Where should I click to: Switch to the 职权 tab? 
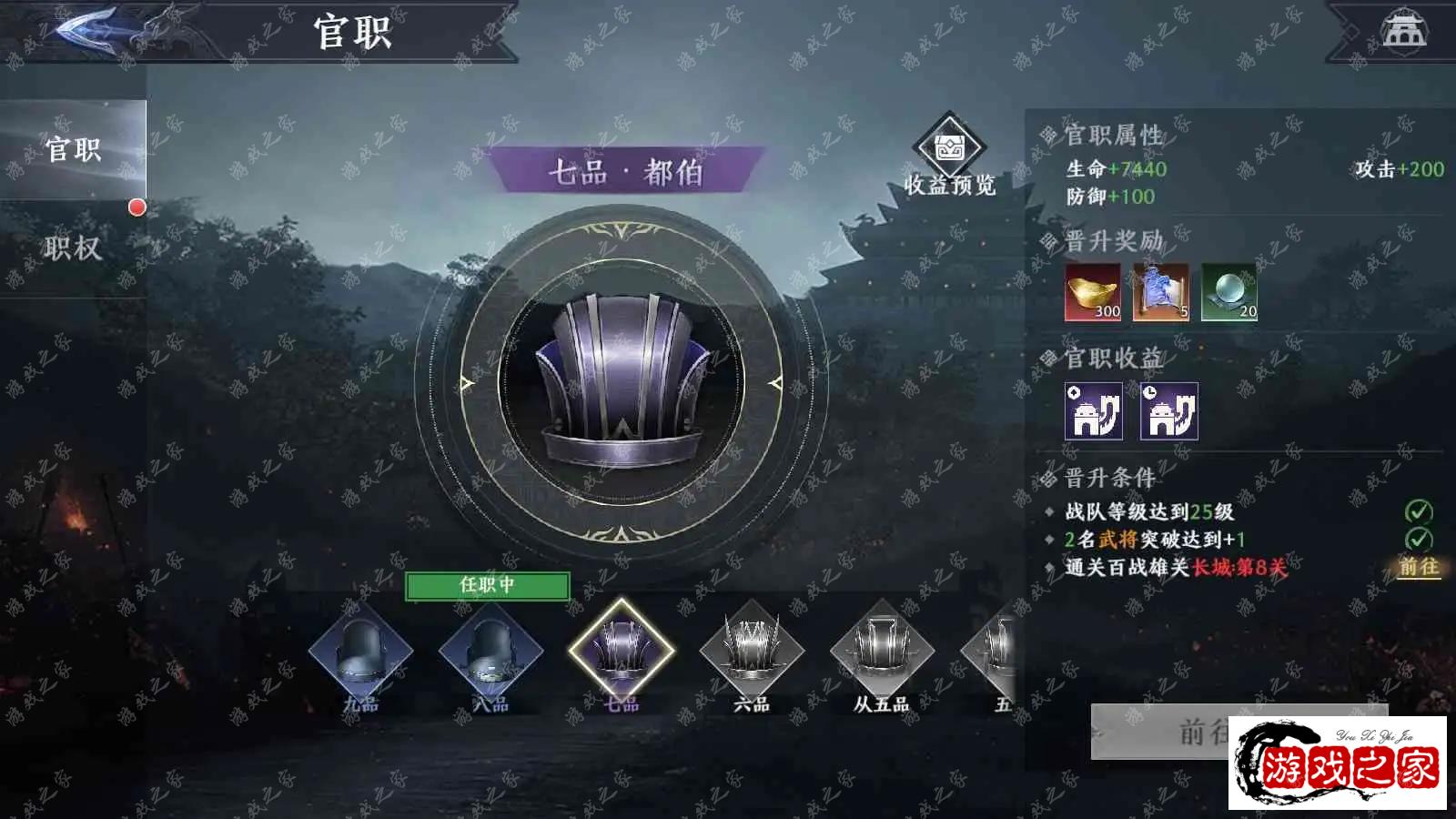73,248
